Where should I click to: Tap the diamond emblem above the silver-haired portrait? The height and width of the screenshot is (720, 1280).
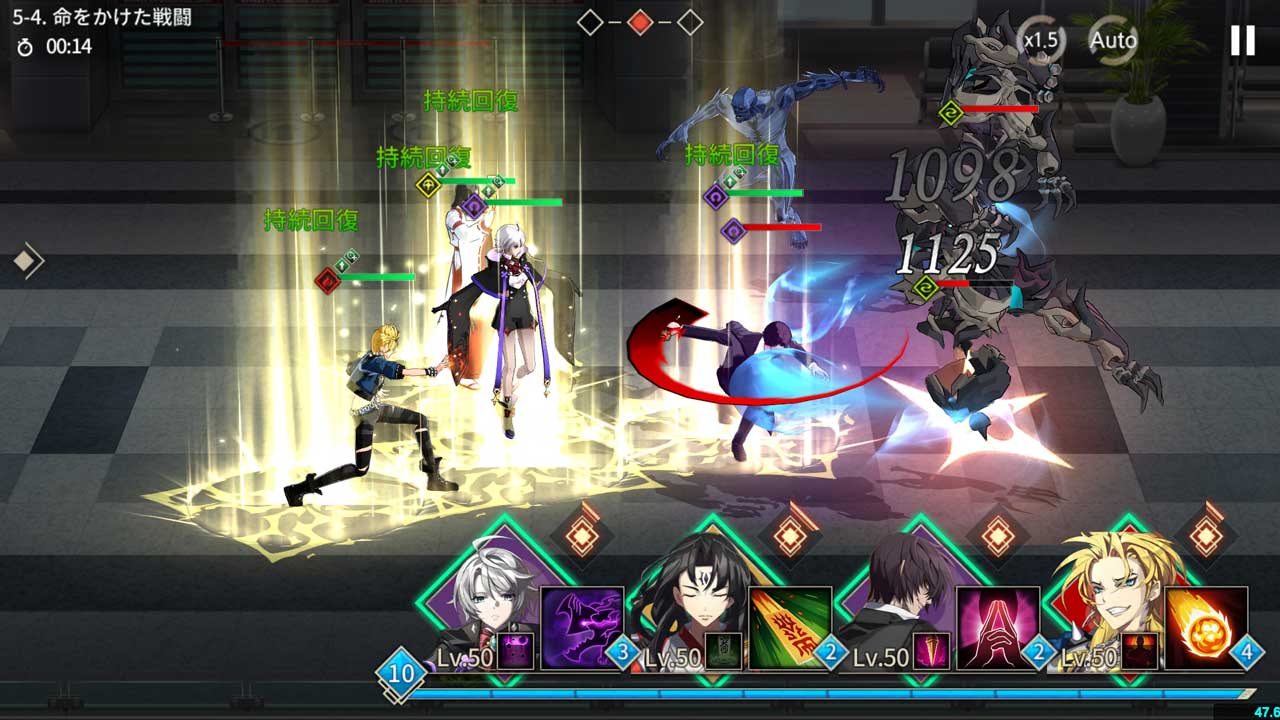click(582, 536)
